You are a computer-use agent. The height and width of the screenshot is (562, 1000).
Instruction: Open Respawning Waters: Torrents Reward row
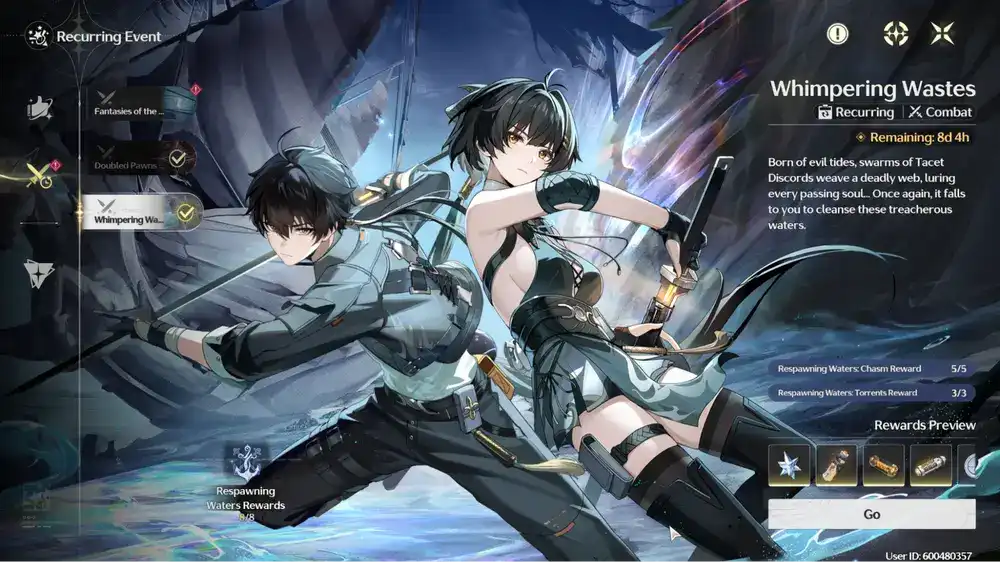(x=871, y=393)
